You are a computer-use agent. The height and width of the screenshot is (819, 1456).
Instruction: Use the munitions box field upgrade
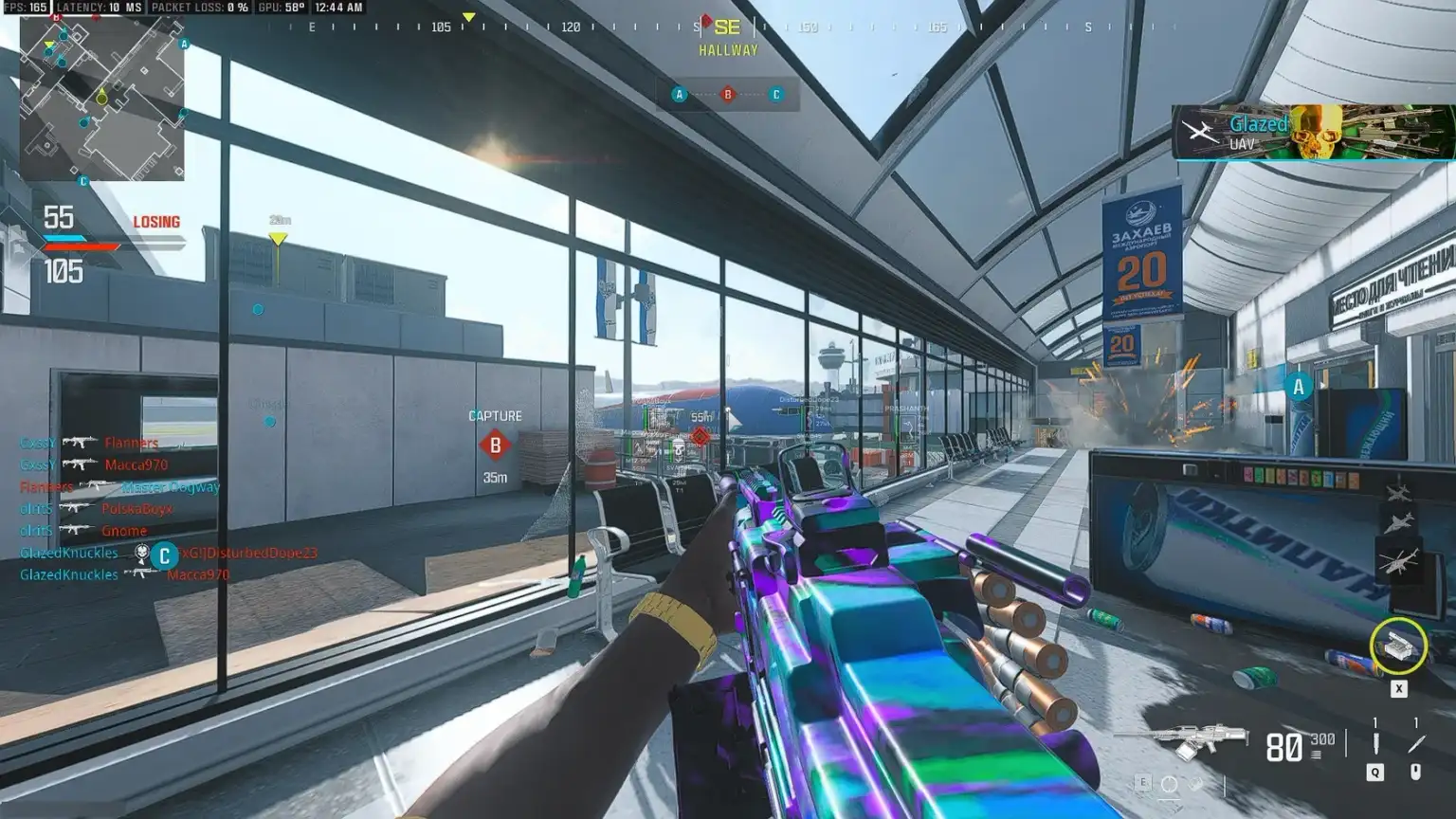tap(1398, 646)
